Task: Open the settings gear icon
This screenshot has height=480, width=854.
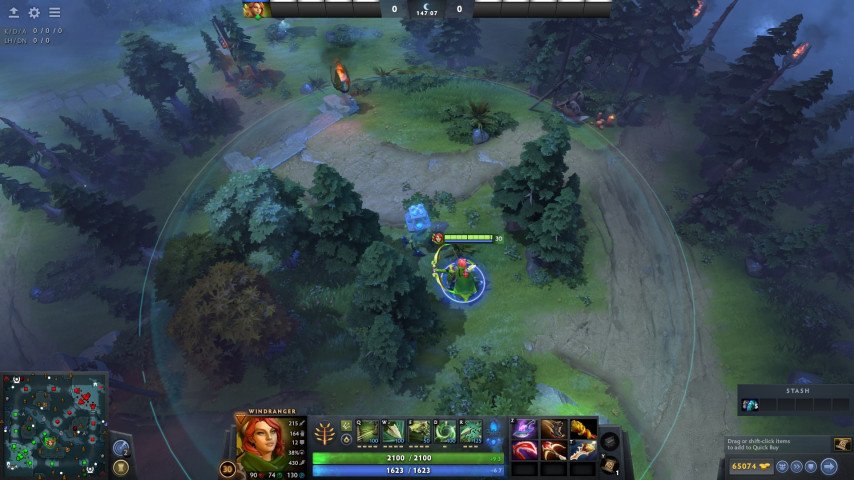Action: tap(34, 13)
